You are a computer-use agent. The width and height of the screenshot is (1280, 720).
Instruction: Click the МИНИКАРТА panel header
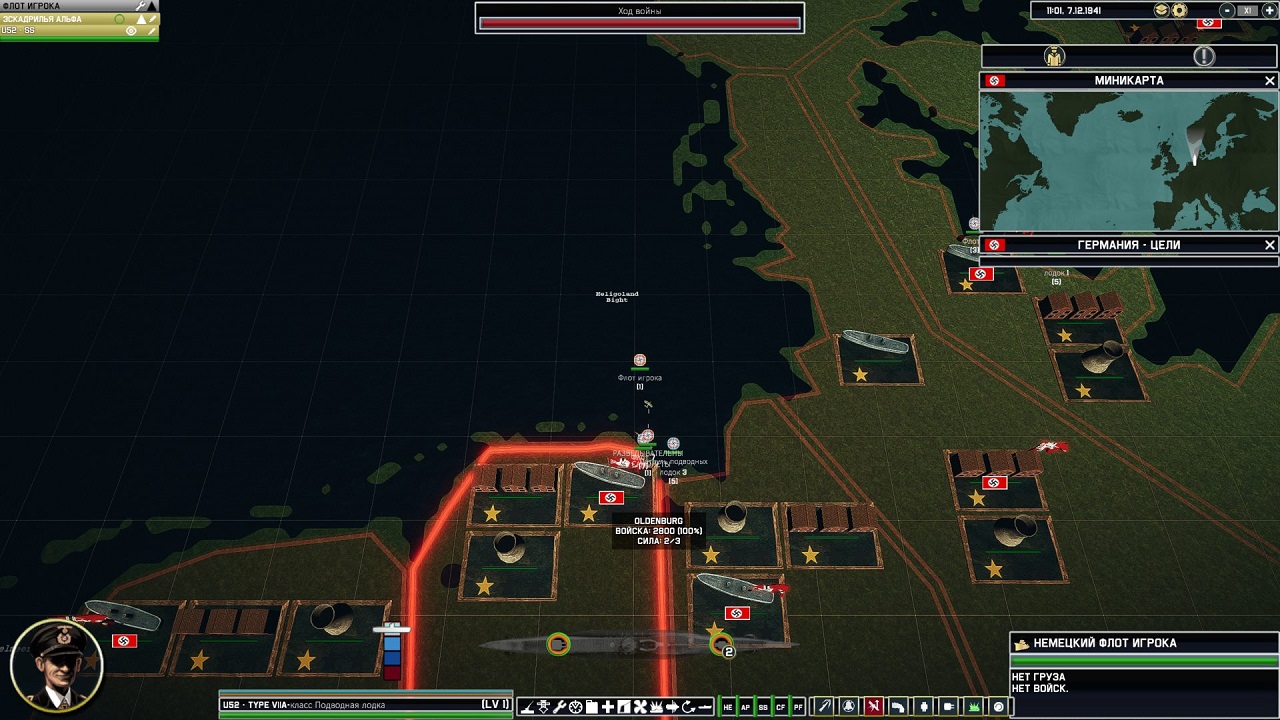click(x=1130, y=81)
